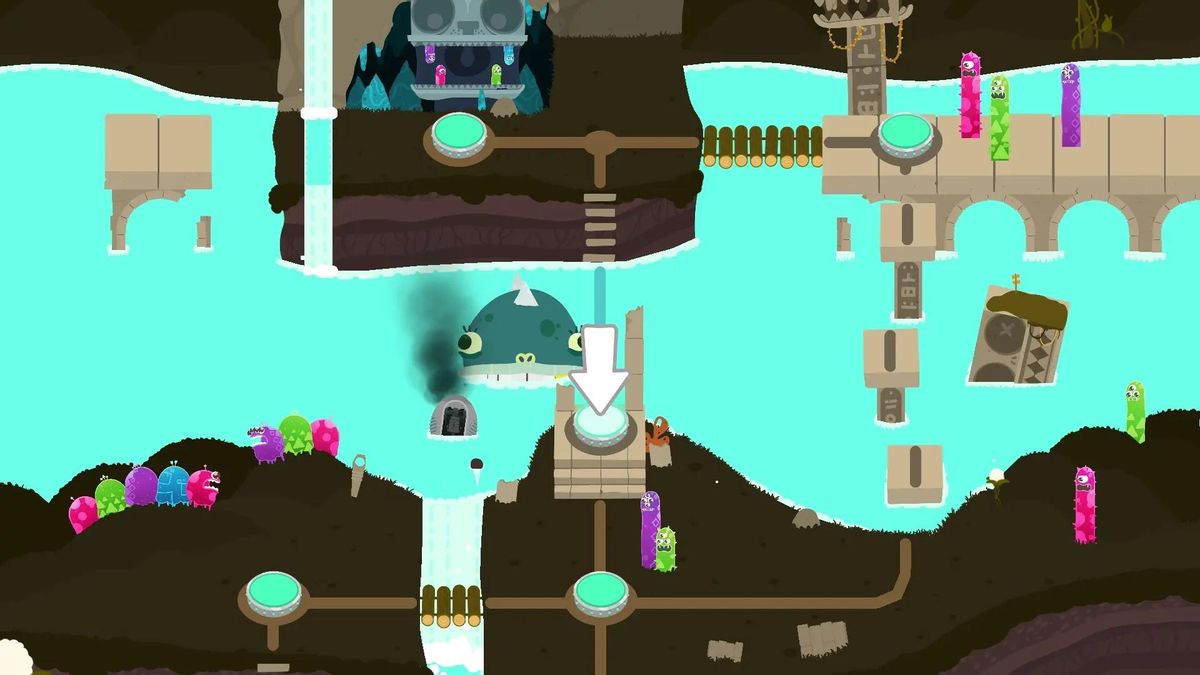Viewport: 1200px width, 675px height.
Task: Select the level node marked by the white arrow
Action: click(600, 427)
